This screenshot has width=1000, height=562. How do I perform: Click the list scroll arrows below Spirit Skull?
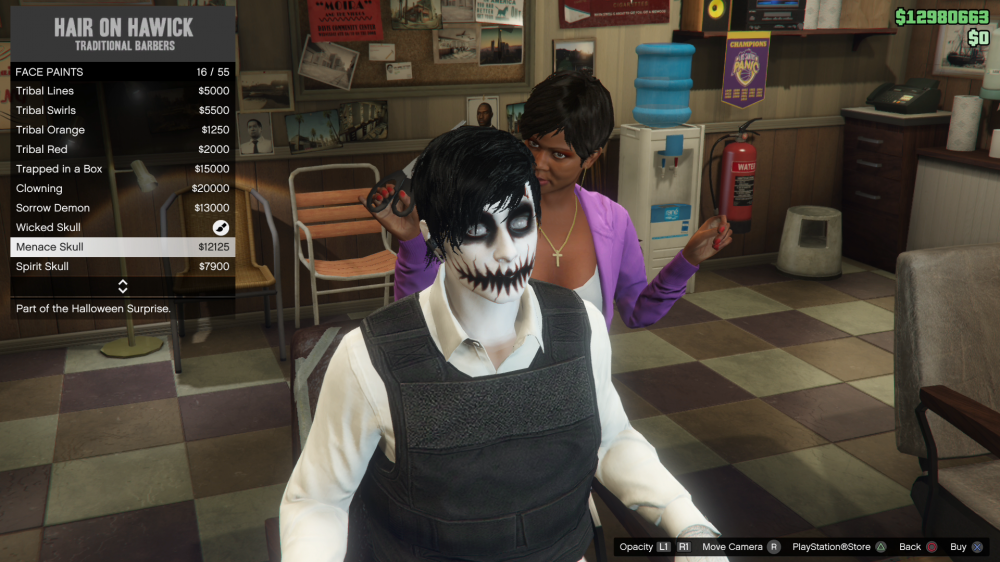point(122,287)
